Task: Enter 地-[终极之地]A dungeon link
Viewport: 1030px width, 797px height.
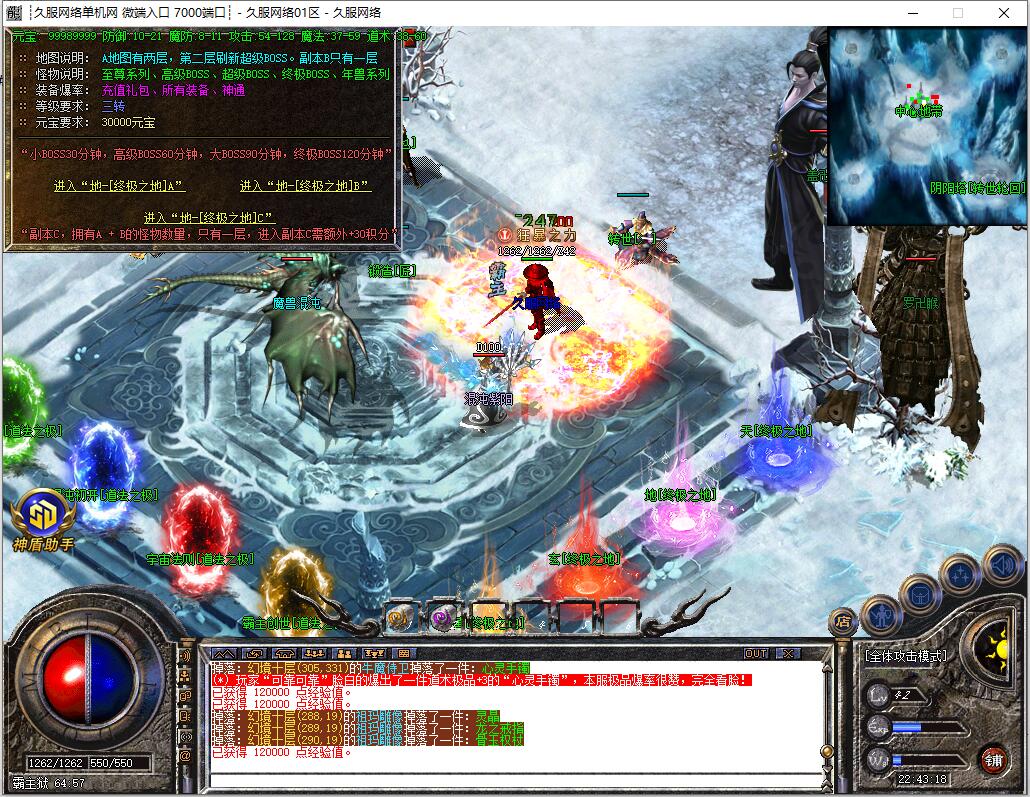Action: [119, 186]
